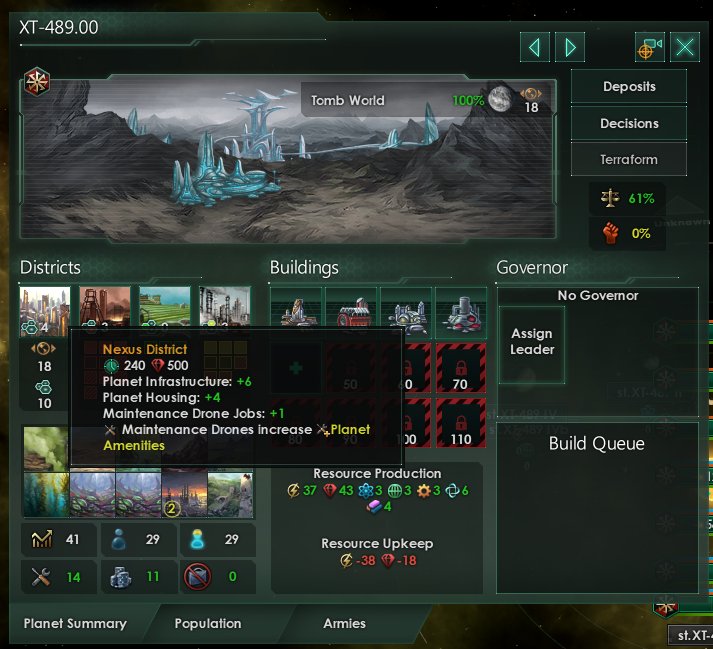Viewport: 713px width, 649px height.
Task: Go to the previous planet with left arrow
Action: pyautogui.click(x=535, y=47)
